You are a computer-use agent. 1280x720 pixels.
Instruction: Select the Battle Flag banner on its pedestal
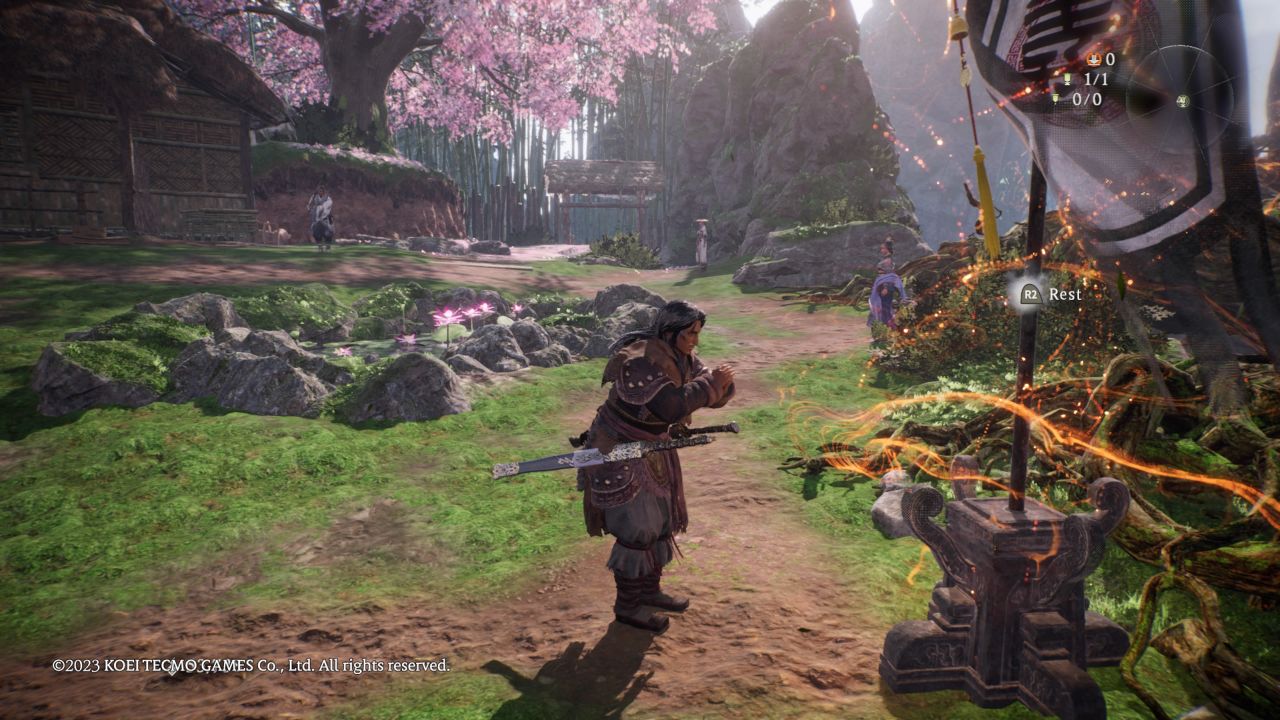[1022, 520]
